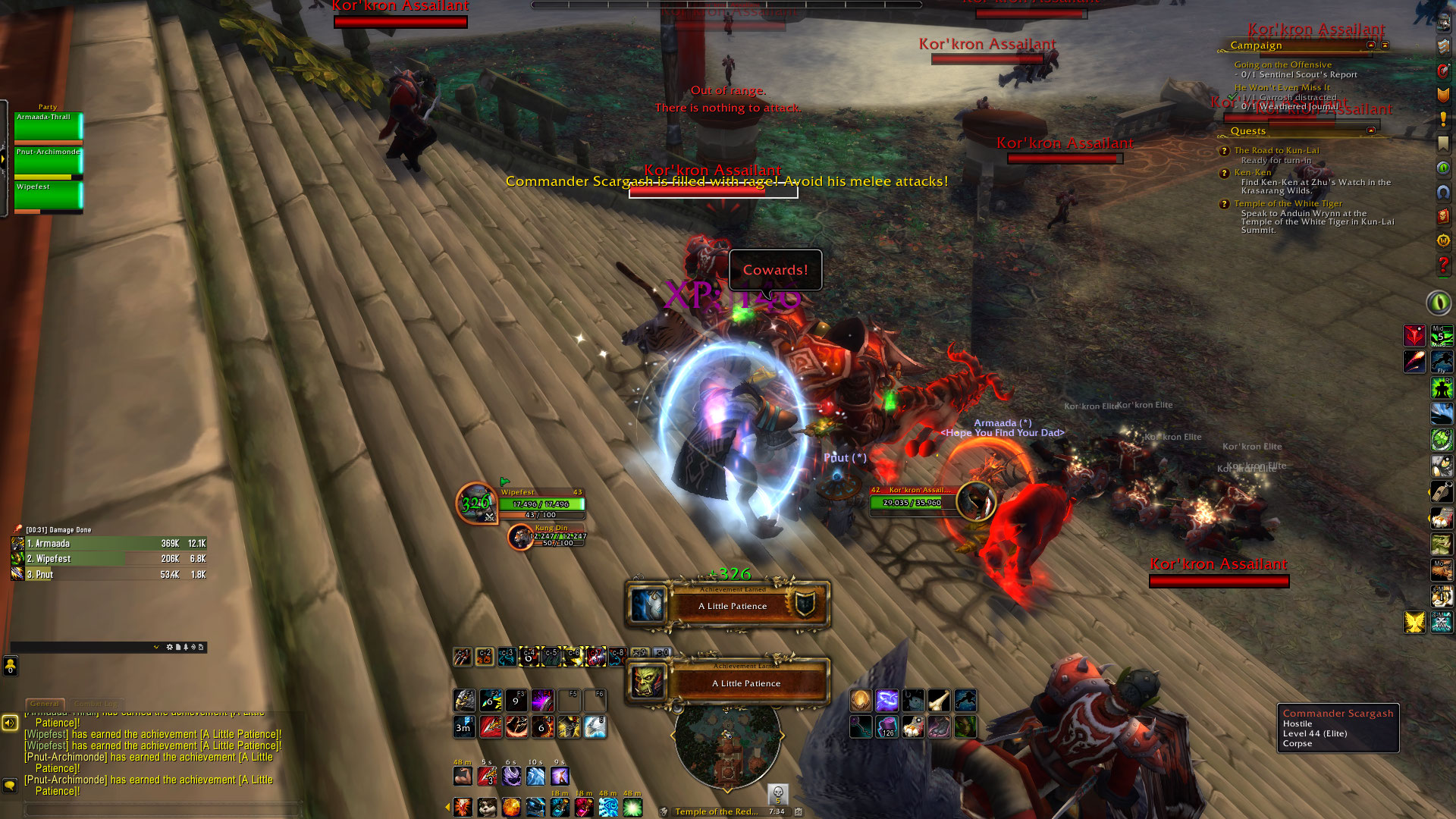Viewport: 1456px width, 819px height.
Task: Select the Ken-Ken quest entry
Action: (x=1252, y=172)
